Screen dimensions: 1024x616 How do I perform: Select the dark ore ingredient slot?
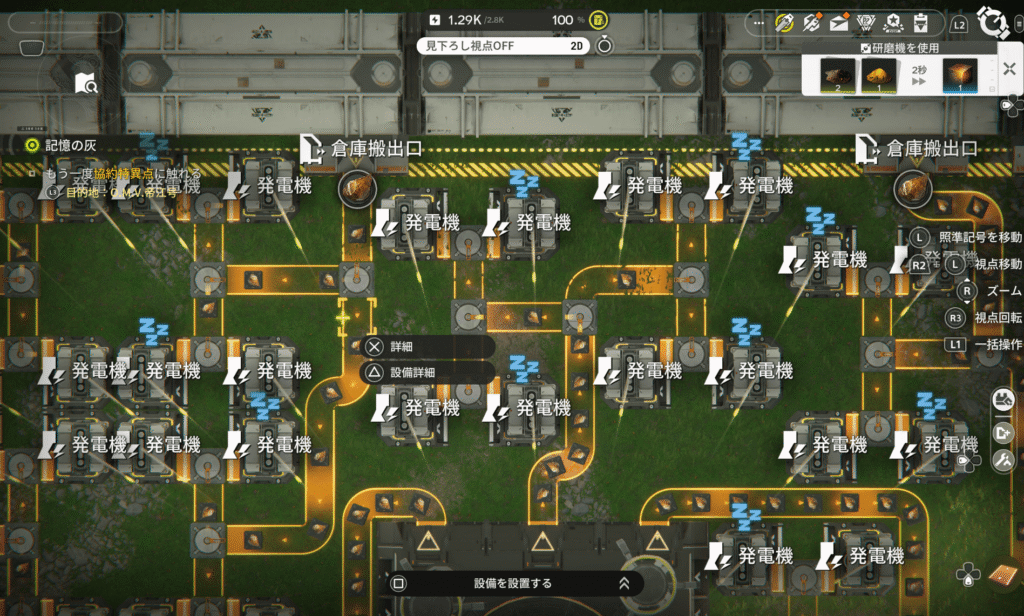tap(838, 76)
